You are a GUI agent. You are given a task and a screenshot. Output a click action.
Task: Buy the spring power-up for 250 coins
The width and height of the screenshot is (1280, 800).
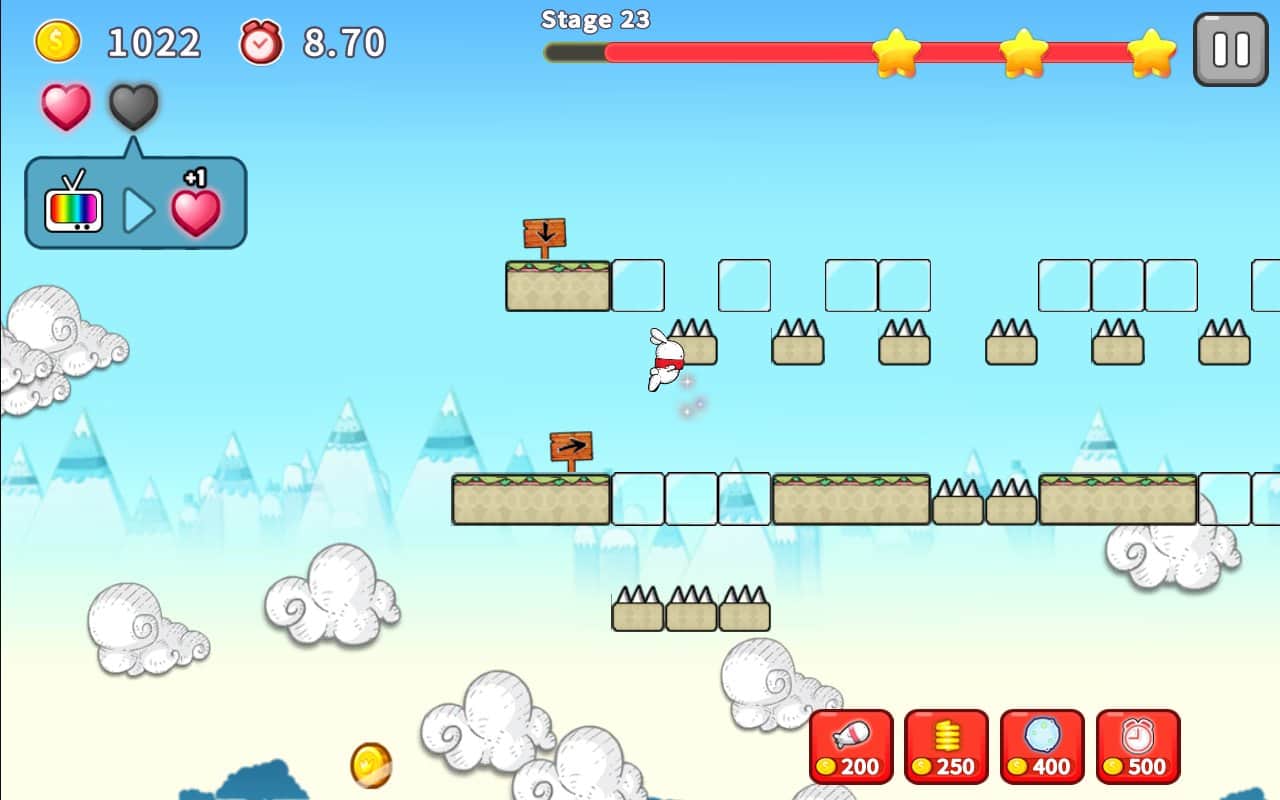point(946,746)
